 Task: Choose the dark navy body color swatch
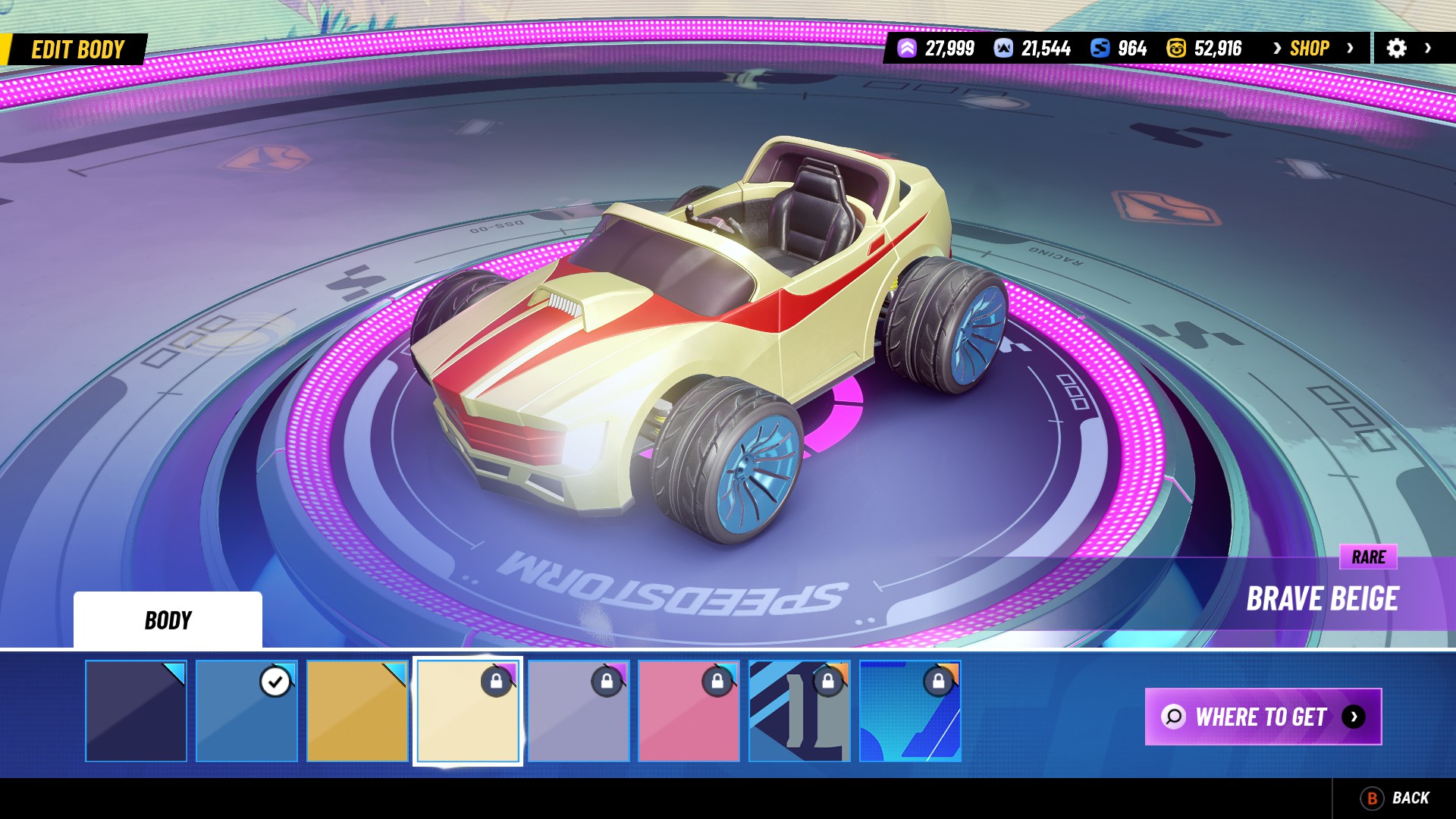click(x=136, y=711)
